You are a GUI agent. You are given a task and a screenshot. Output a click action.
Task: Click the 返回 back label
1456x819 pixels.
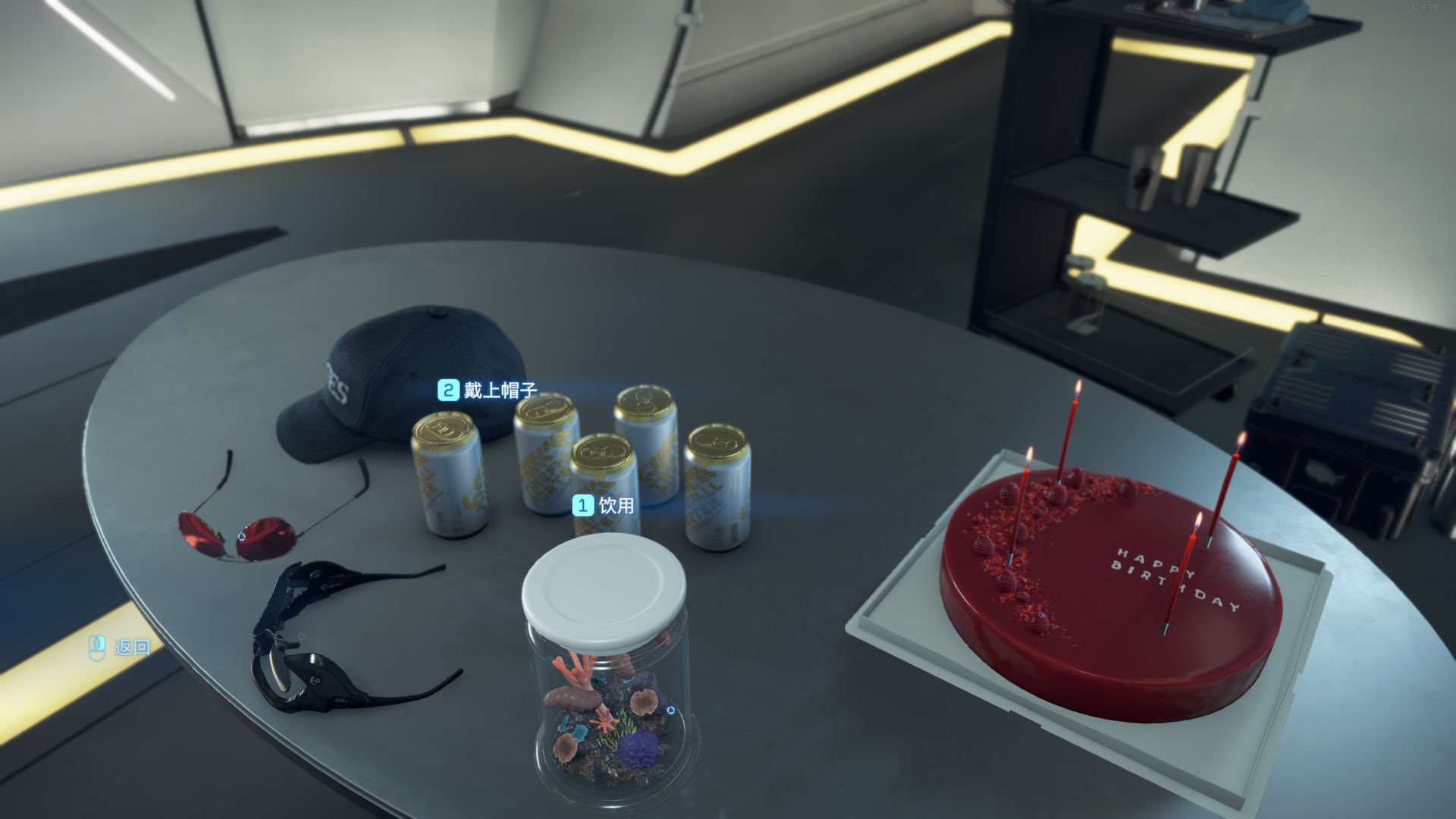[x=121, y=647]
